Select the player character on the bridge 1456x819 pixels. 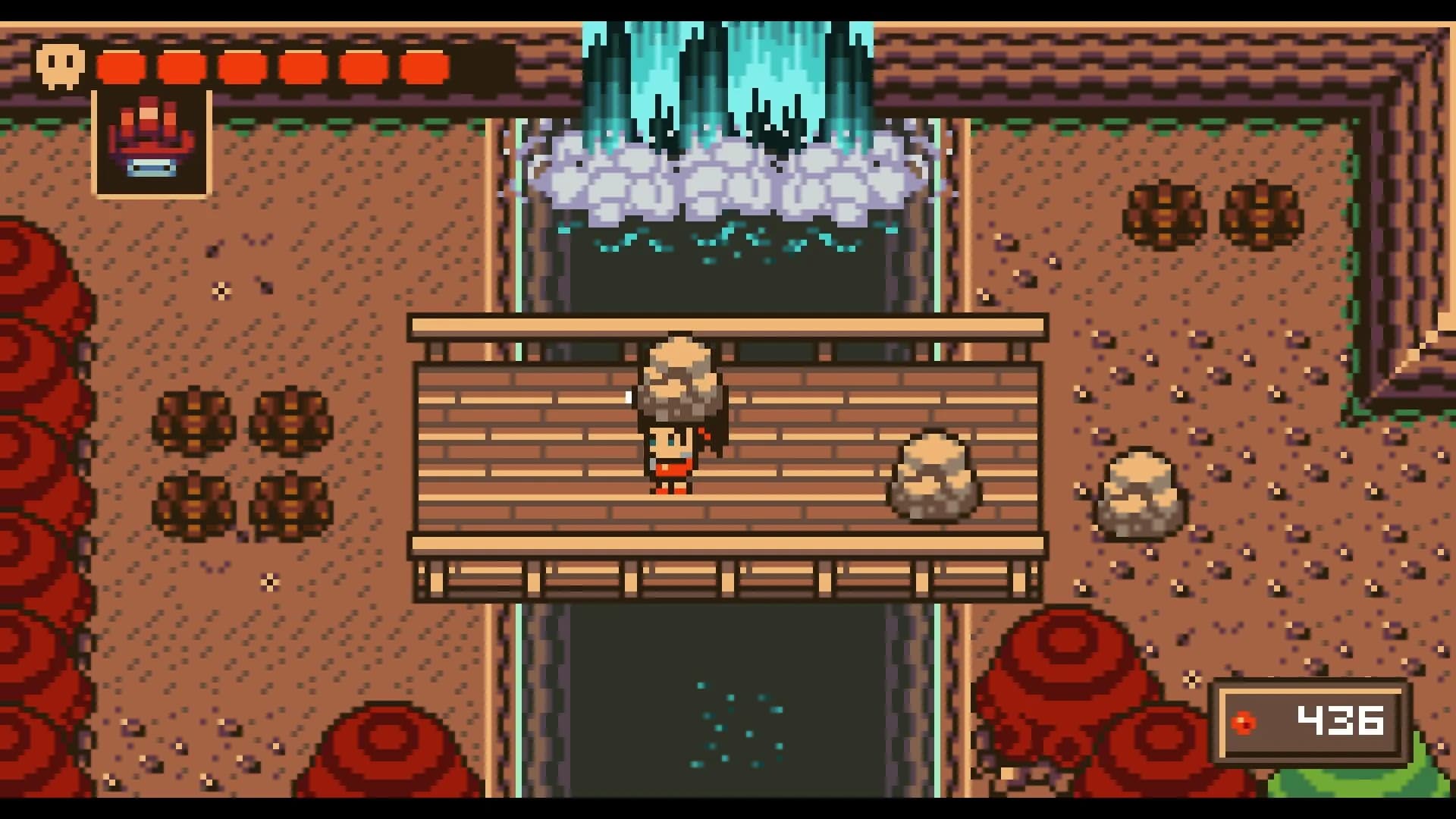[x=671, y=455]
